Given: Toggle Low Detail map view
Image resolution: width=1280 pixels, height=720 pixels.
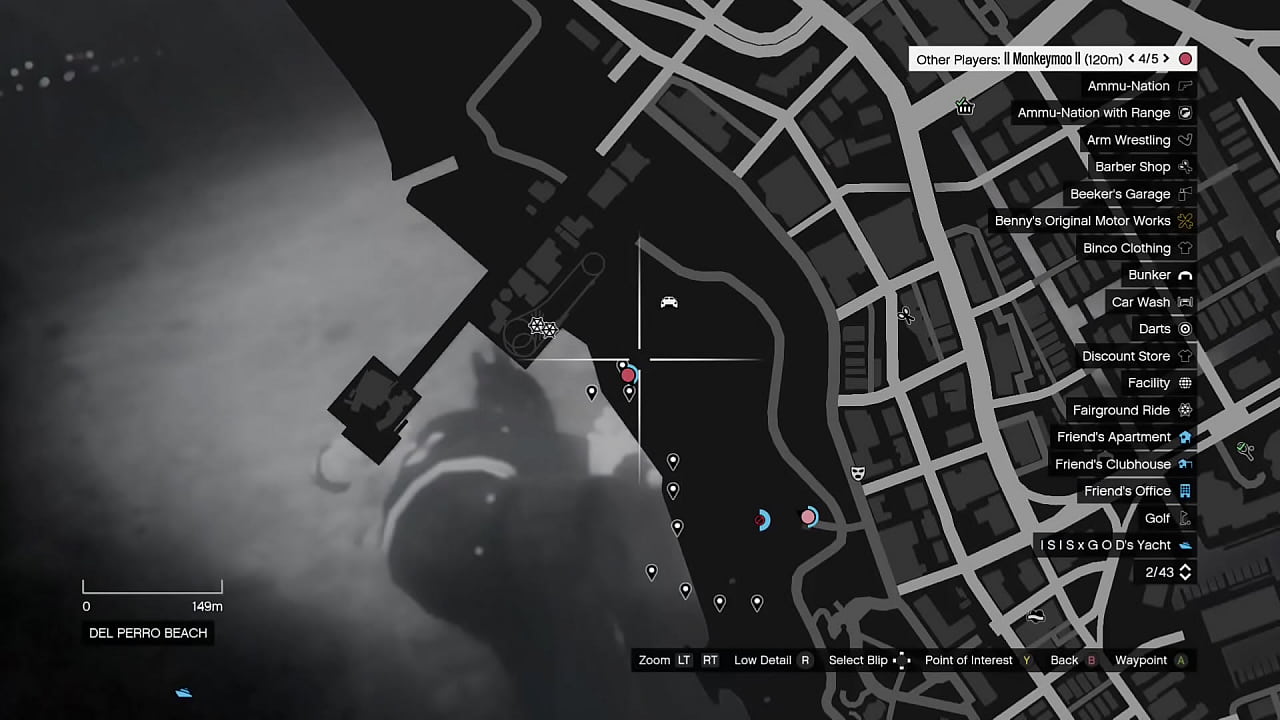Looking at the screenshot, I should pyautogui.click(x=762, y=660).
